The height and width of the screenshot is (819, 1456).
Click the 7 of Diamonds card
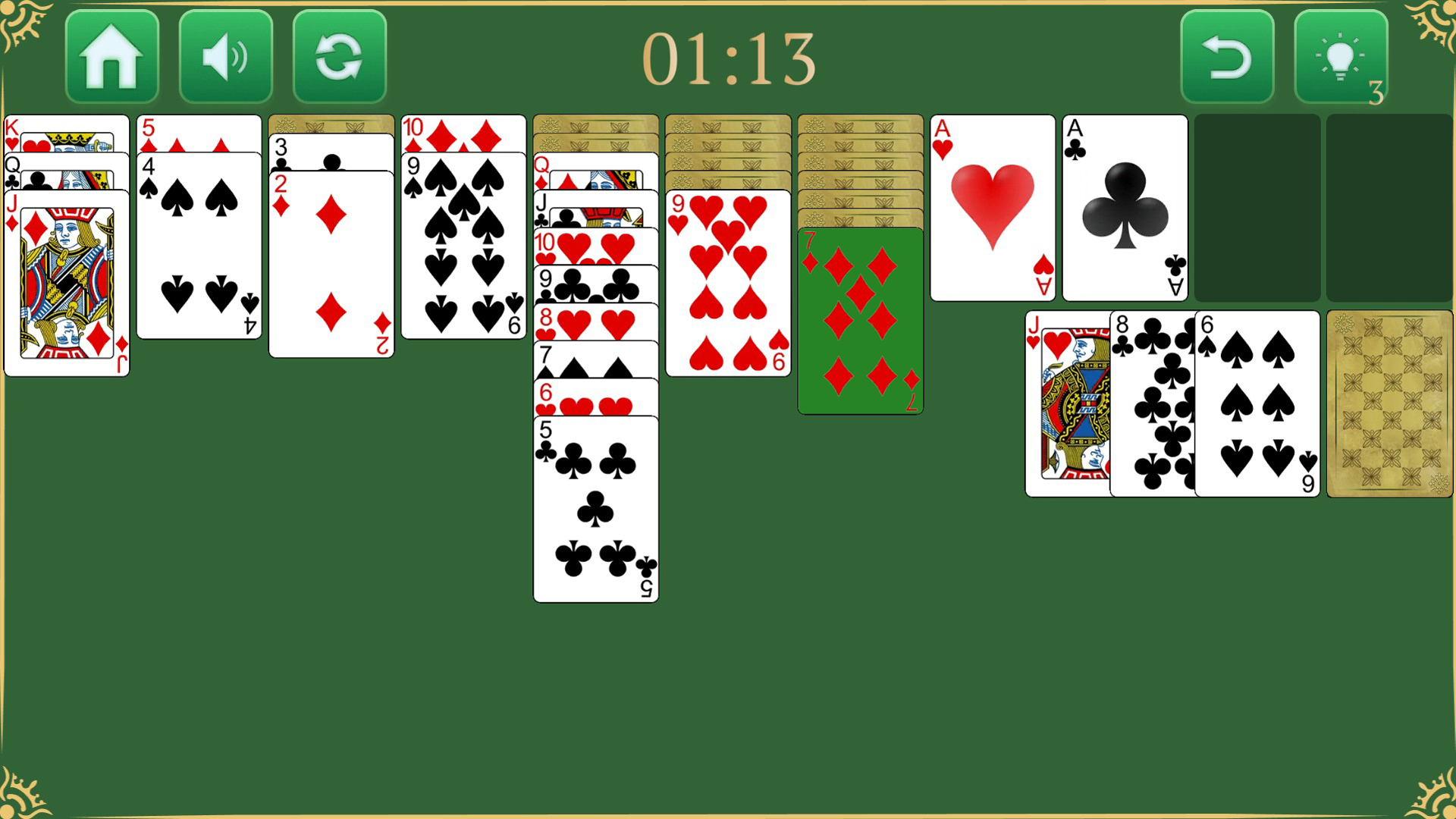click(860, 318)
